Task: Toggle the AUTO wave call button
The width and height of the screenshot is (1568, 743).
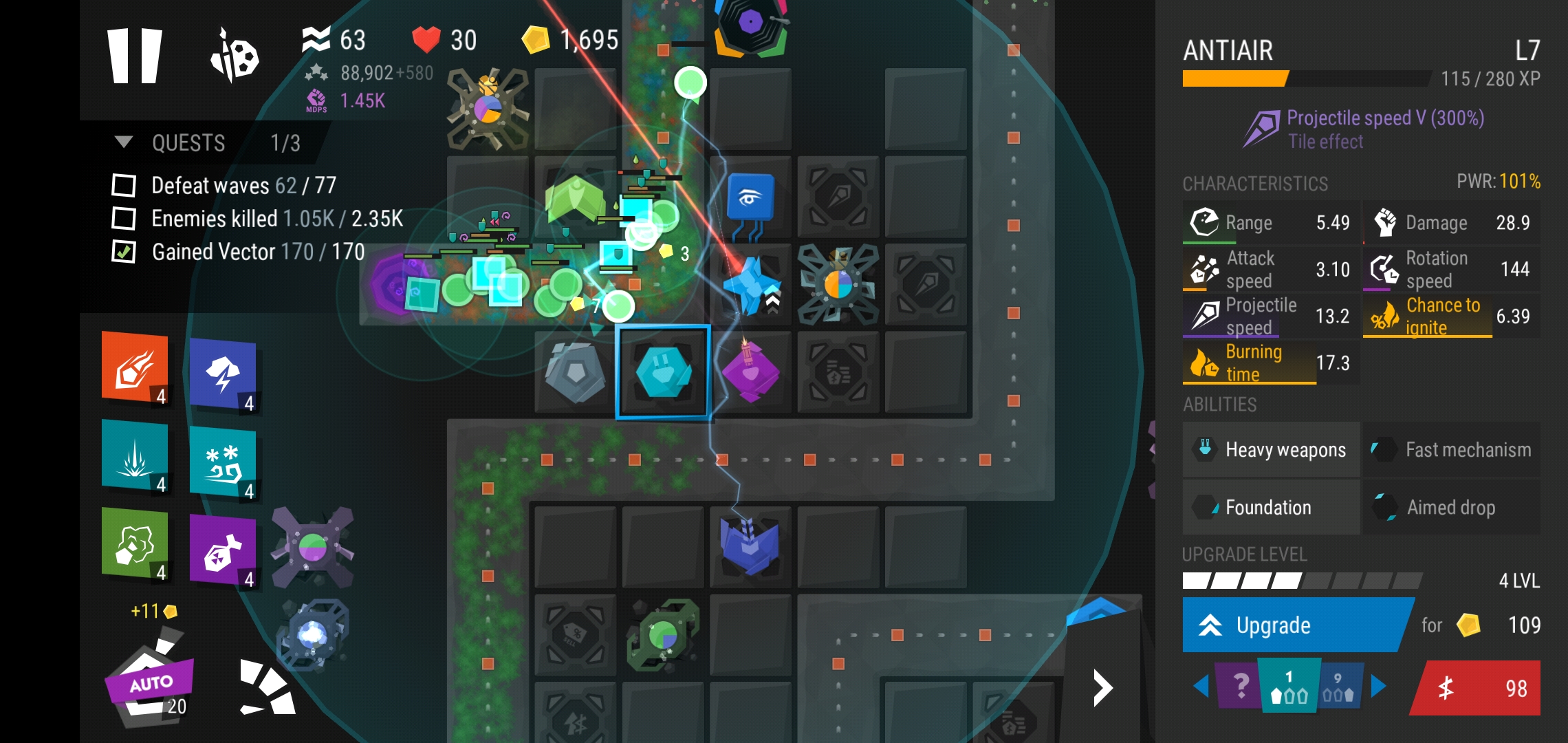Action: pyautogui.click(x=150, y=685)
